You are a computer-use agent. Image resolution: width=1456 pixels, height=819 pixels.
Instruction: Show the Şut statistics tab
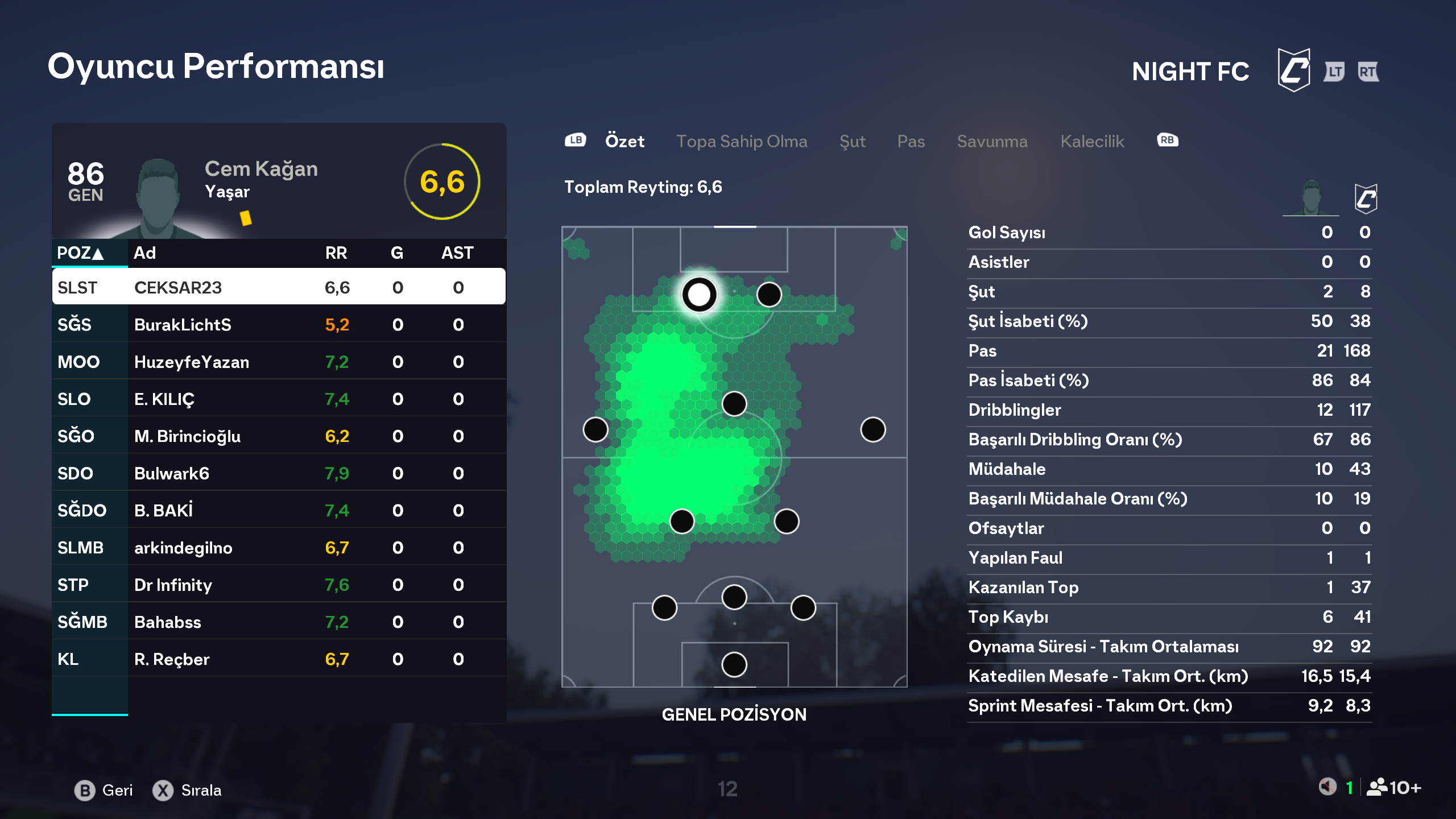coord(852,141)
